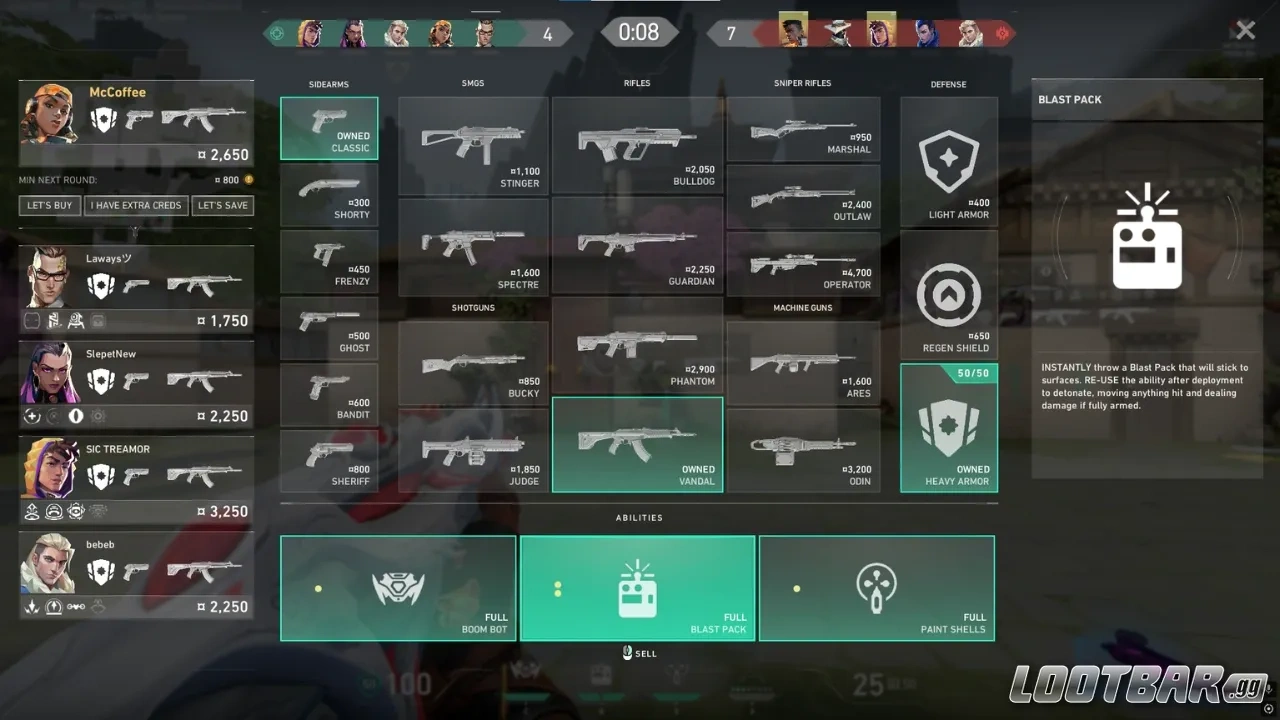The height and width of the screenshot is (720, 1280).
Task: Select the Operator sniper rifle
Action: click(803, 263)
